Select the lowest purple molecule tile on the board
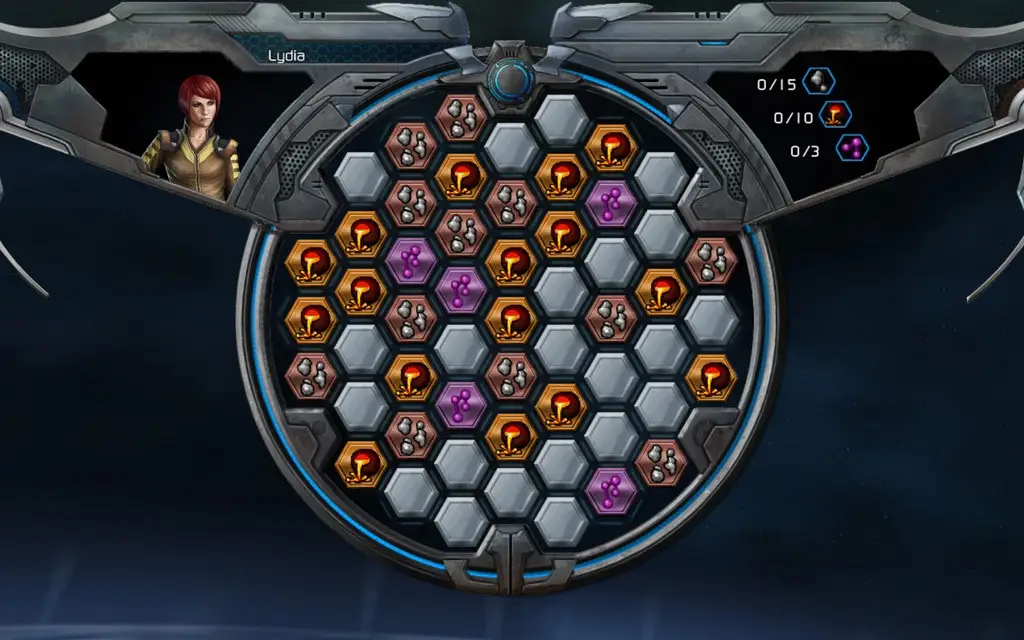This screenshot has width=1024, height=640. point(611,490)
